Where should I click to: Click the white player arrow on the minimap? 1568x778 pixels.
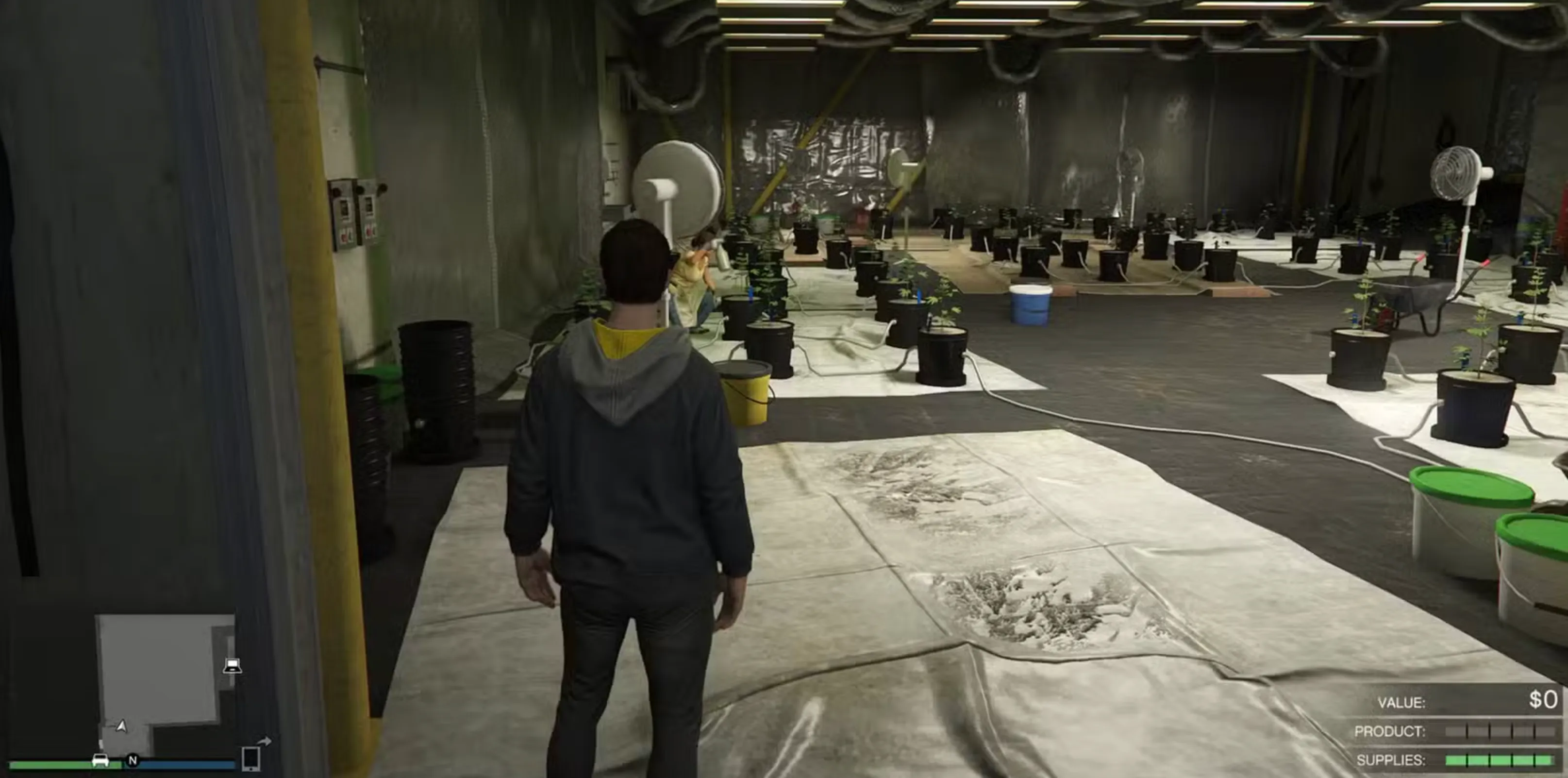coord(121,727)
